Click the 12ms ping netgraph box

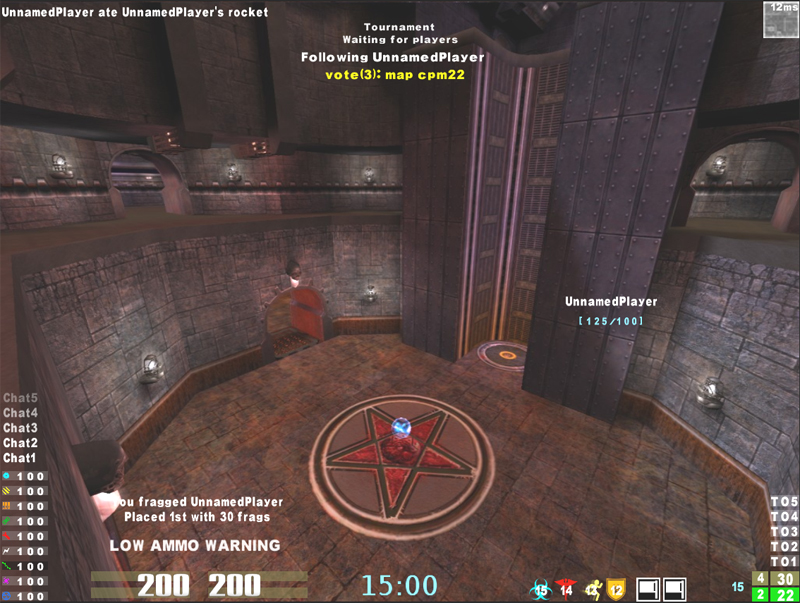tap(780, 19)
